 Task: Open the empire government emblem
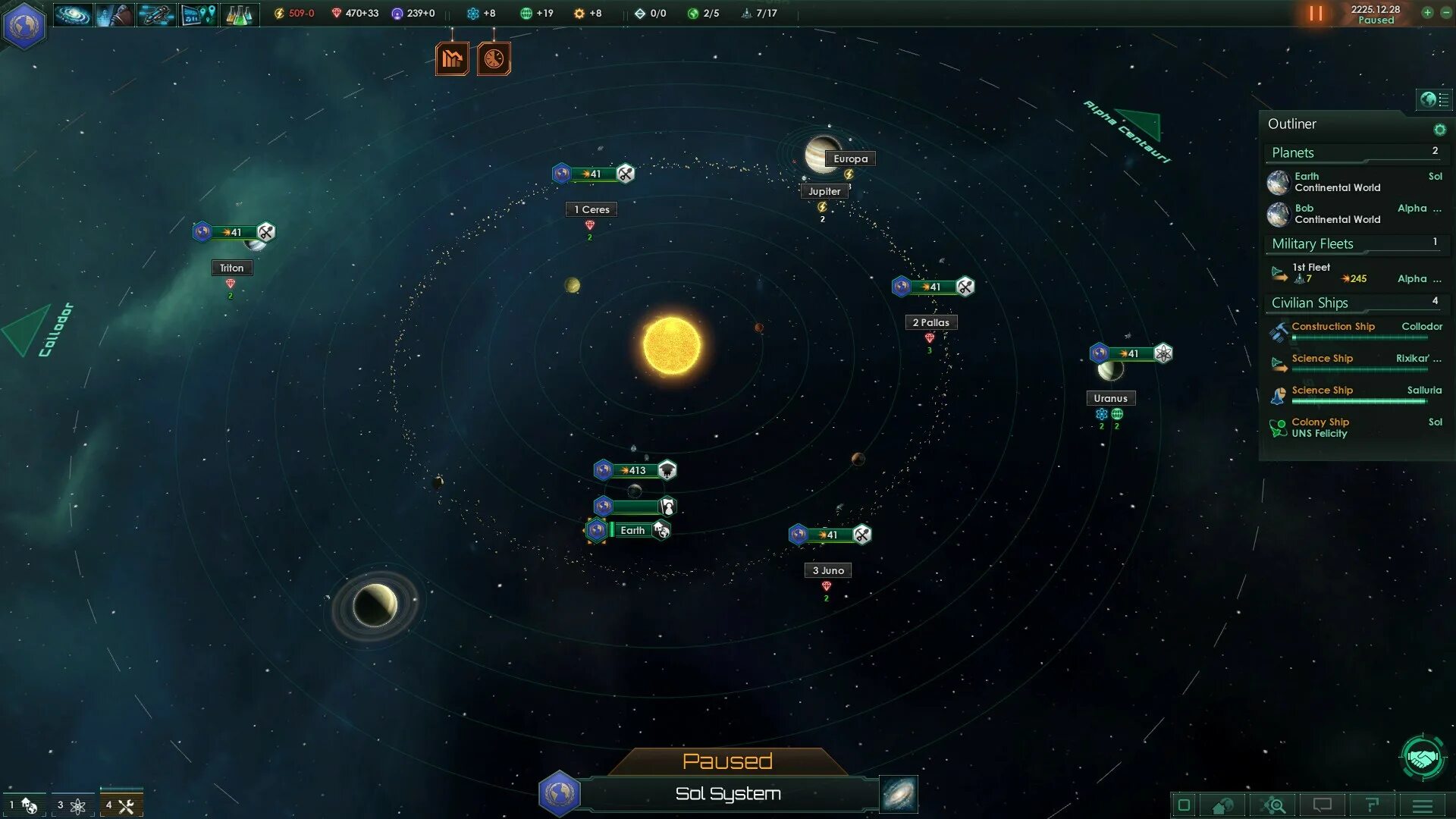tap(24, 25)
